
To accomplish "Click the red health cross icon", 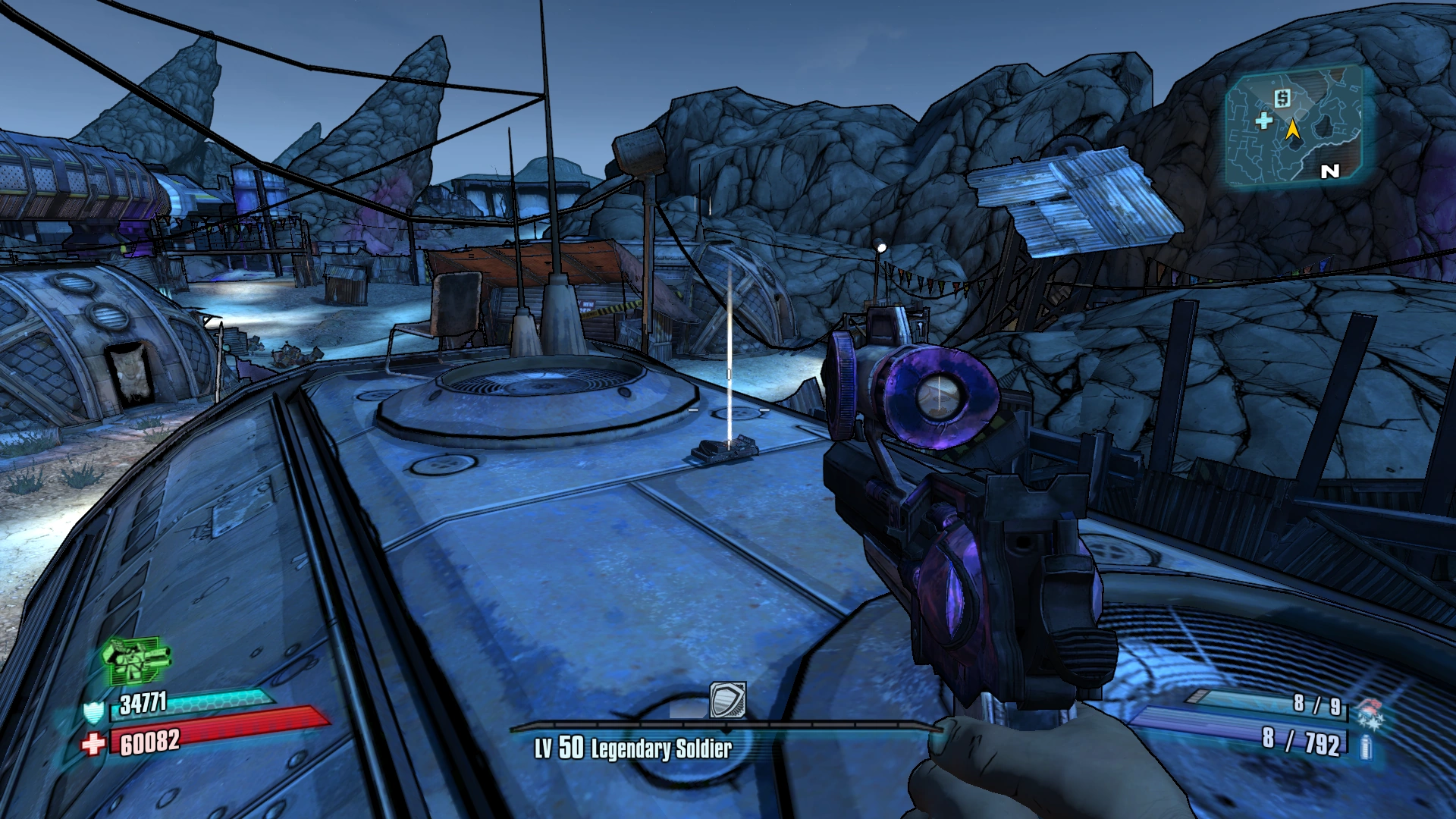I will point(93,744).
